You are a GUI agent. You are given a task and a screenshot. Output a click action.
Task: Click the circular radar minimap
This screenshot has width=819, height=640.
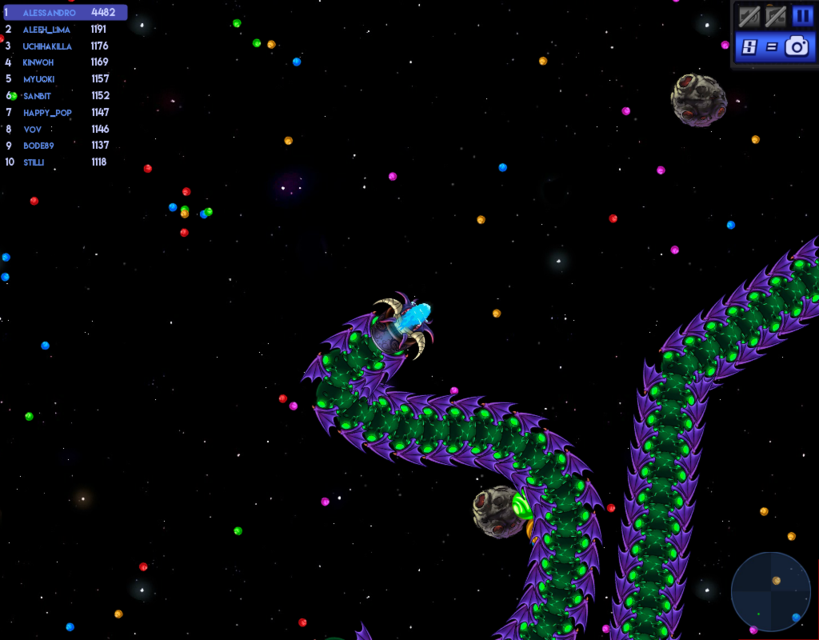[771, 591]
